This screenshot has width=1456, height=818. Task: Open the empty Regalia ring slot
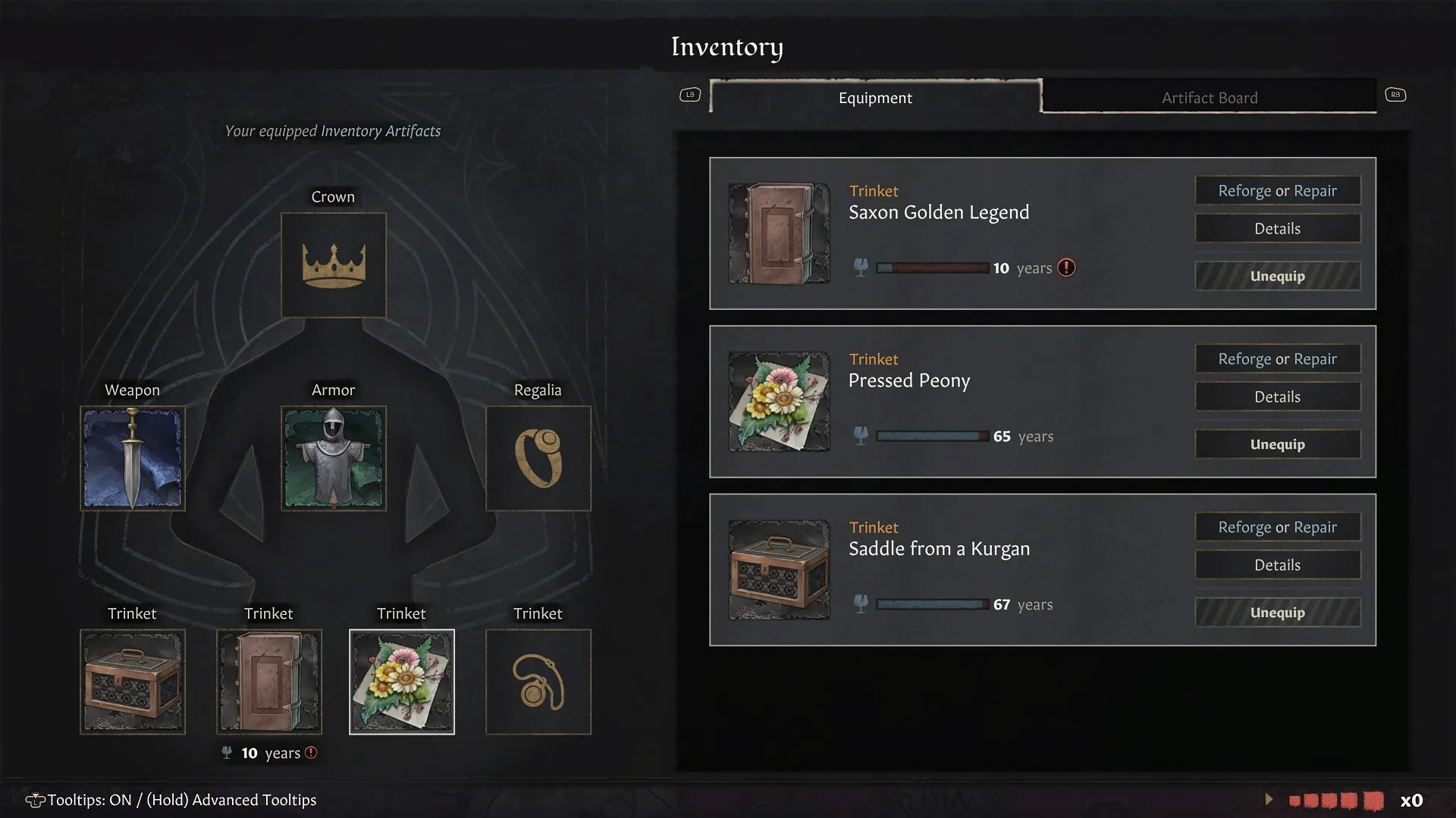point(538,458)
